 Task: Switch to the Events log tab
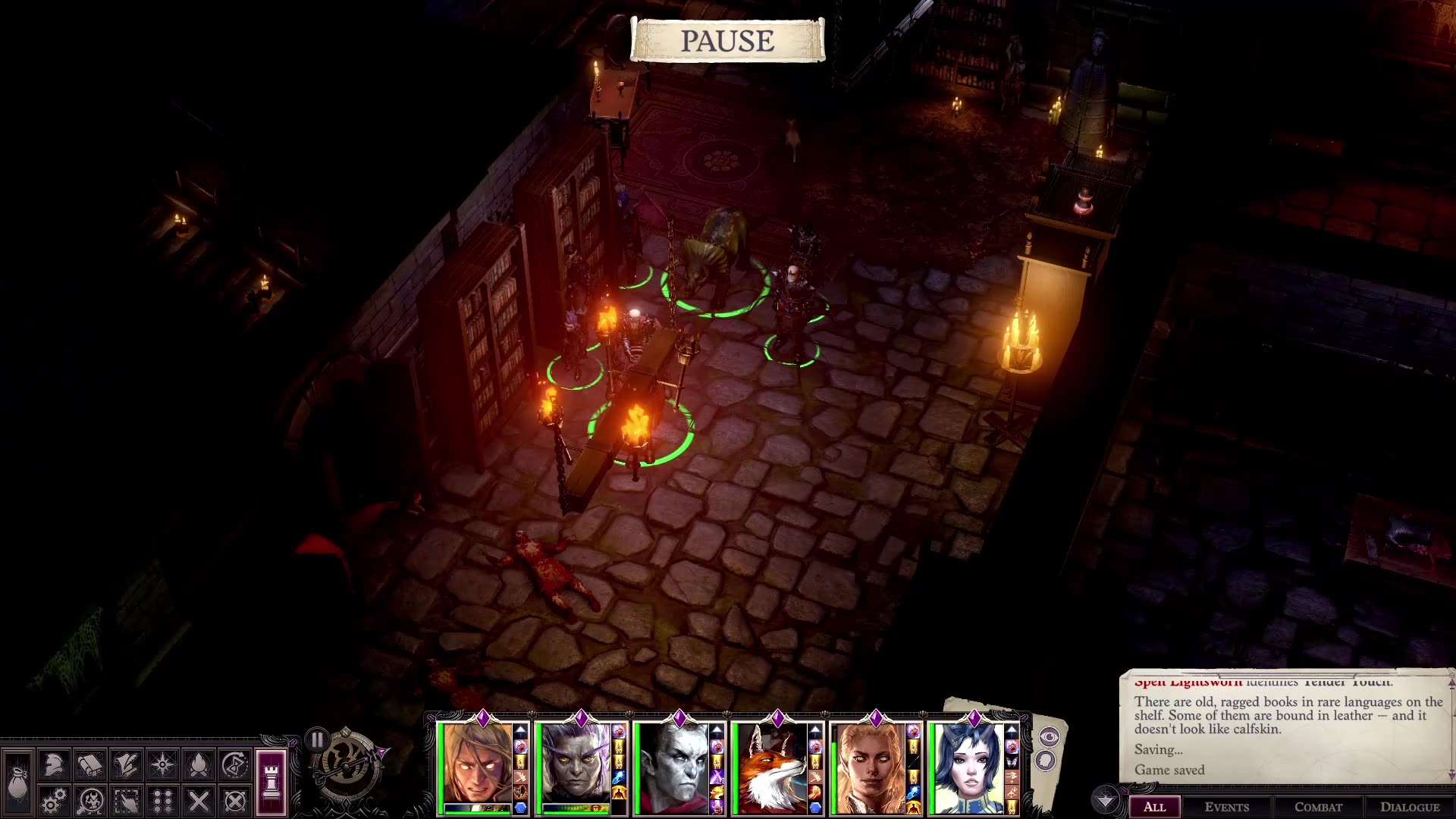pyautogui.click(x=1227, y=807)
